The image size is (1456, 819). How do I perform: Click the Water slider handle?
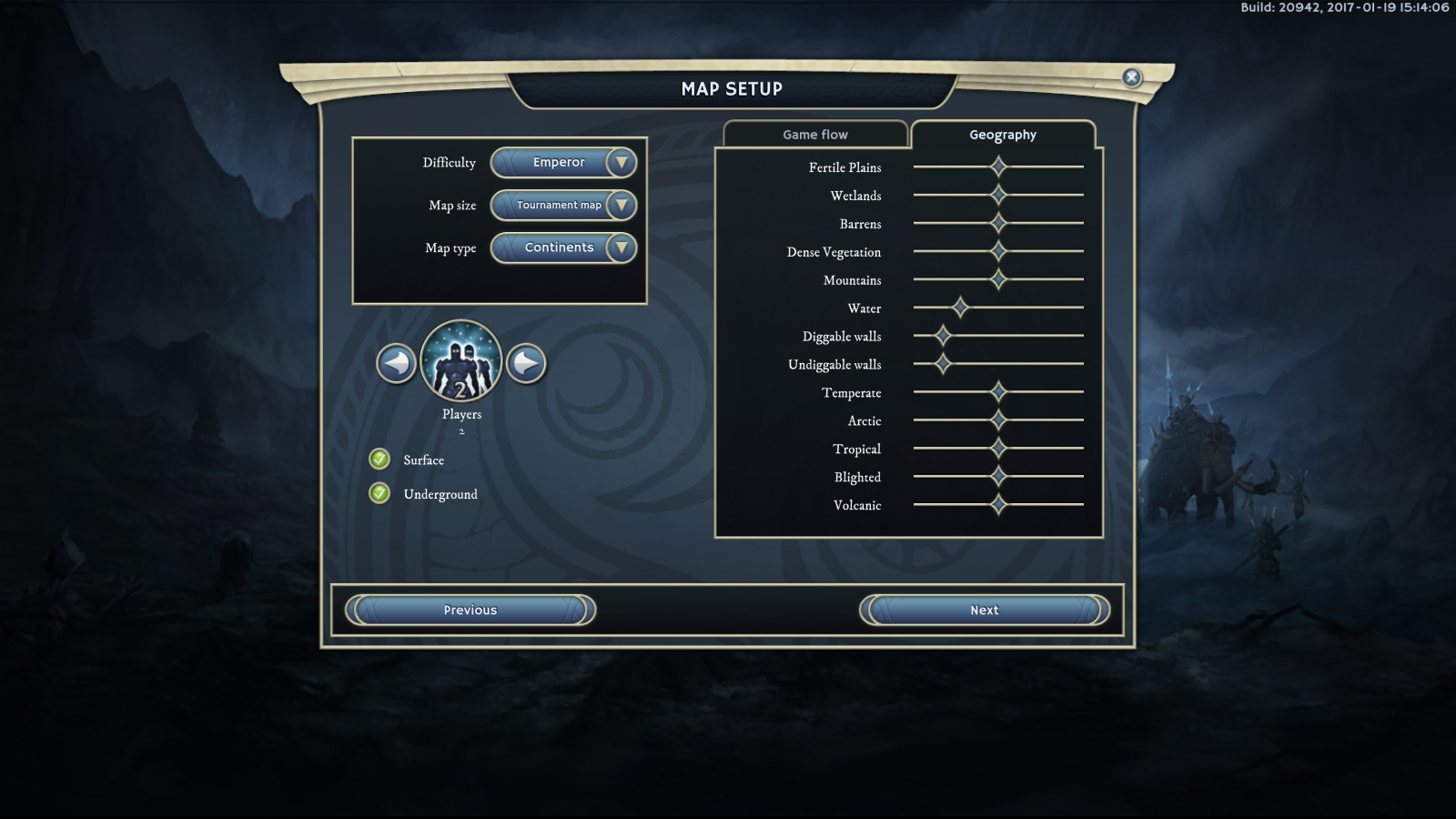coord(960,308)
